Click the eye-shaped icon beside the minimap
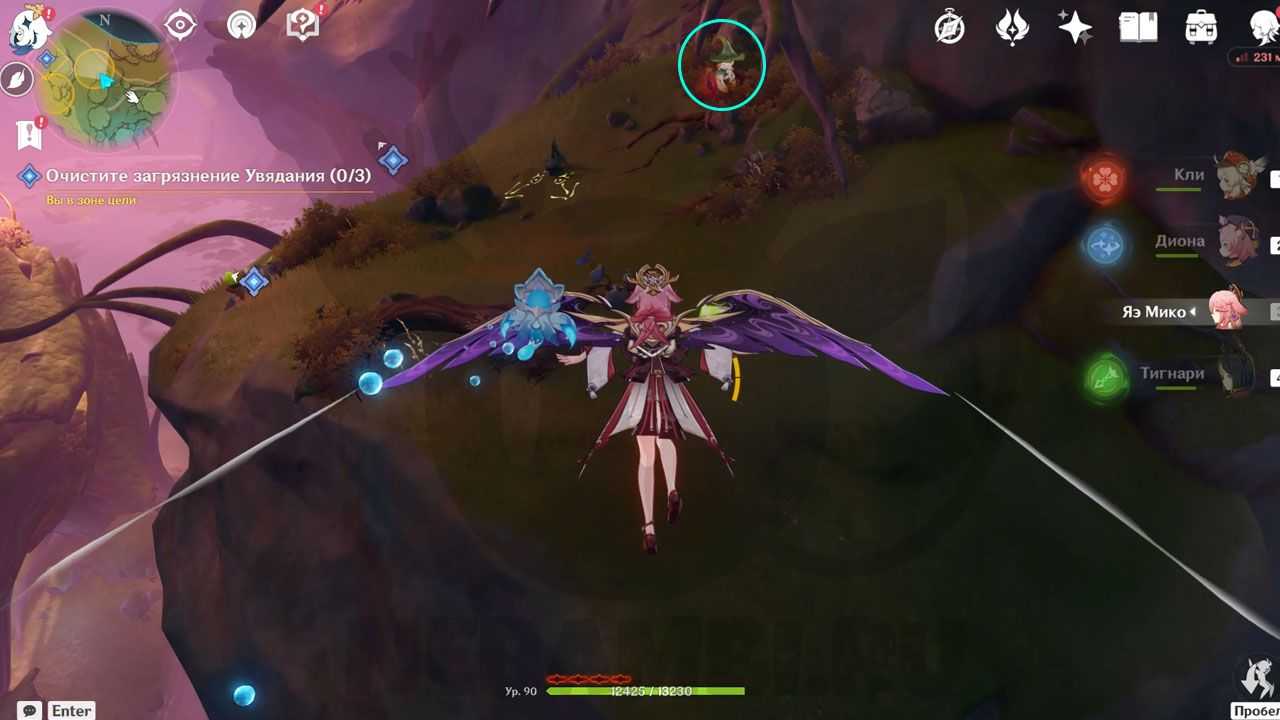 (x=180, y=25)
